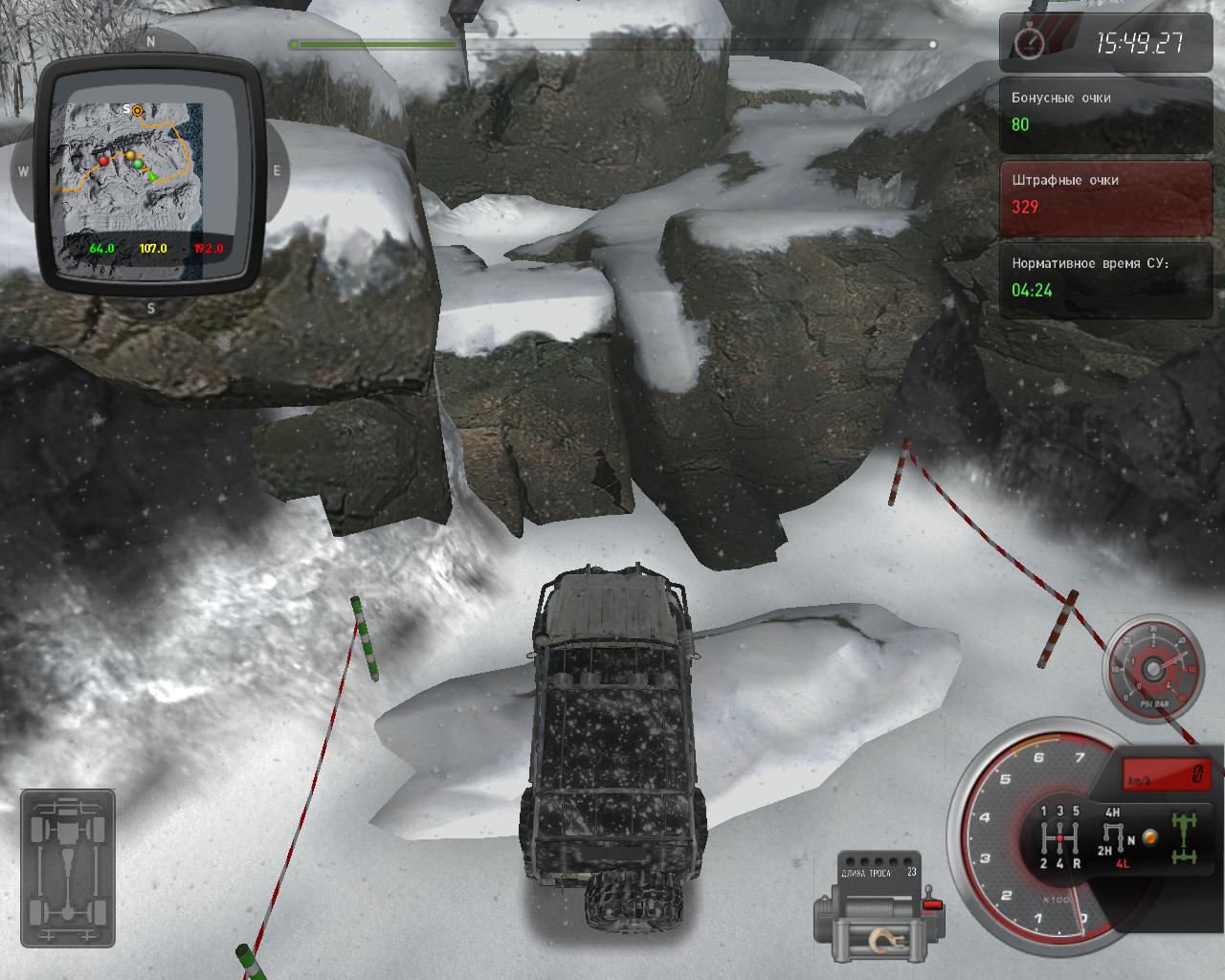Select the green 4x4 chassis icon on the dashboard
1225x980 pixels.
[1183, 837]
